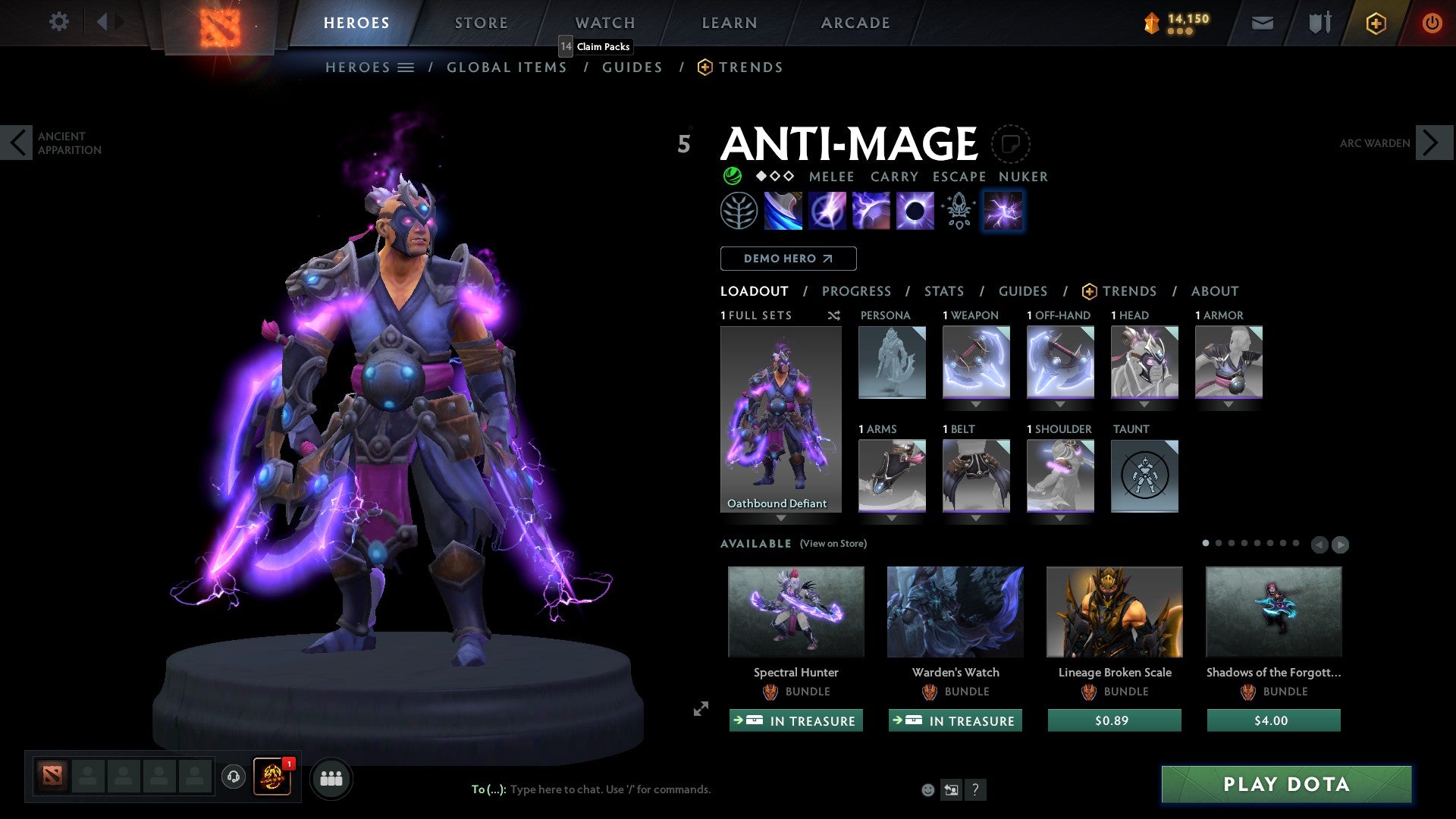The width and height of the screenshot is (1456, 819).
Task: Open the STORE menu item
Action: (x=481, y=22)
